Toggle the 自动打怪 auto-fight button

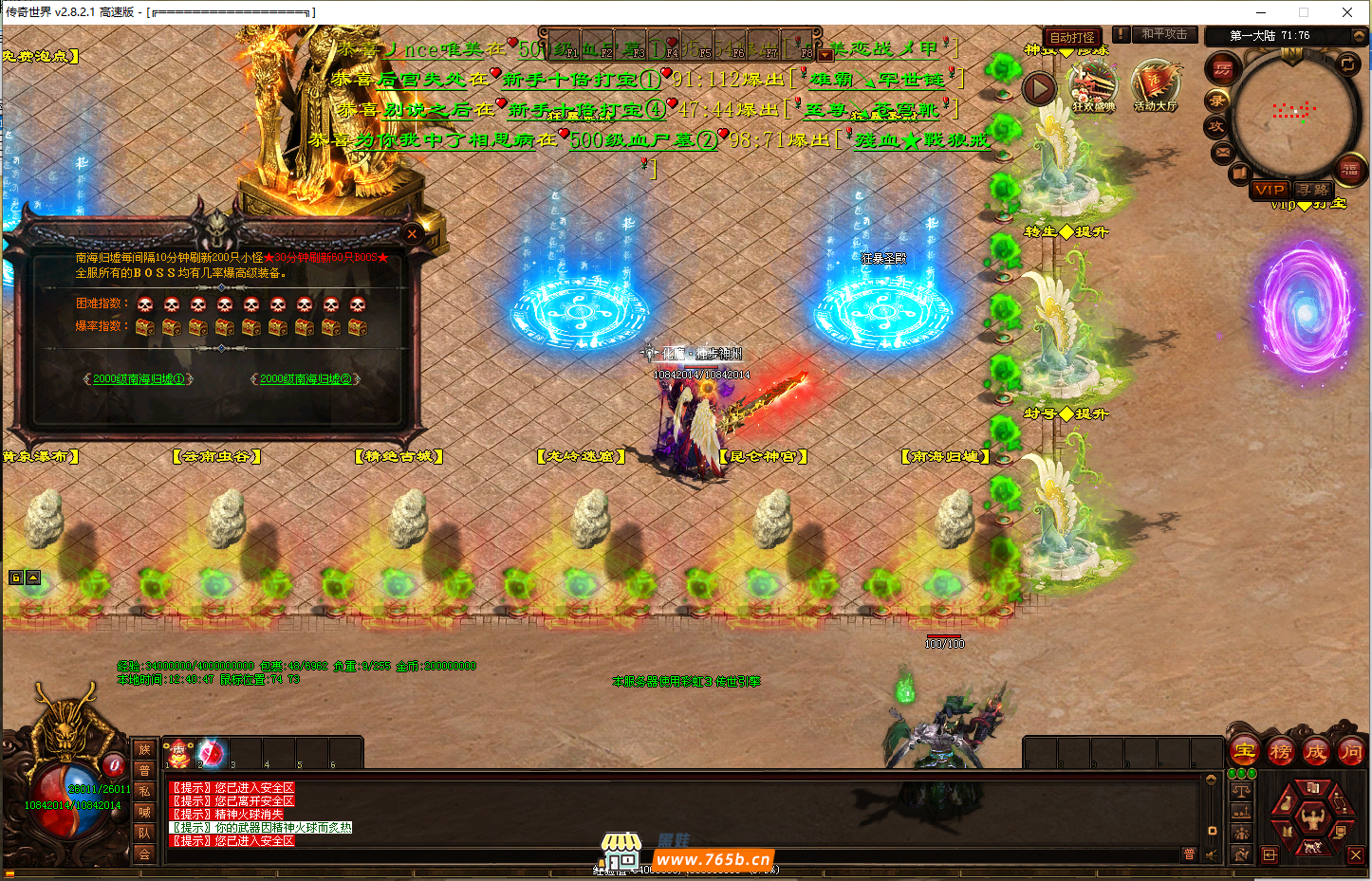click(x=1072, y=37)
